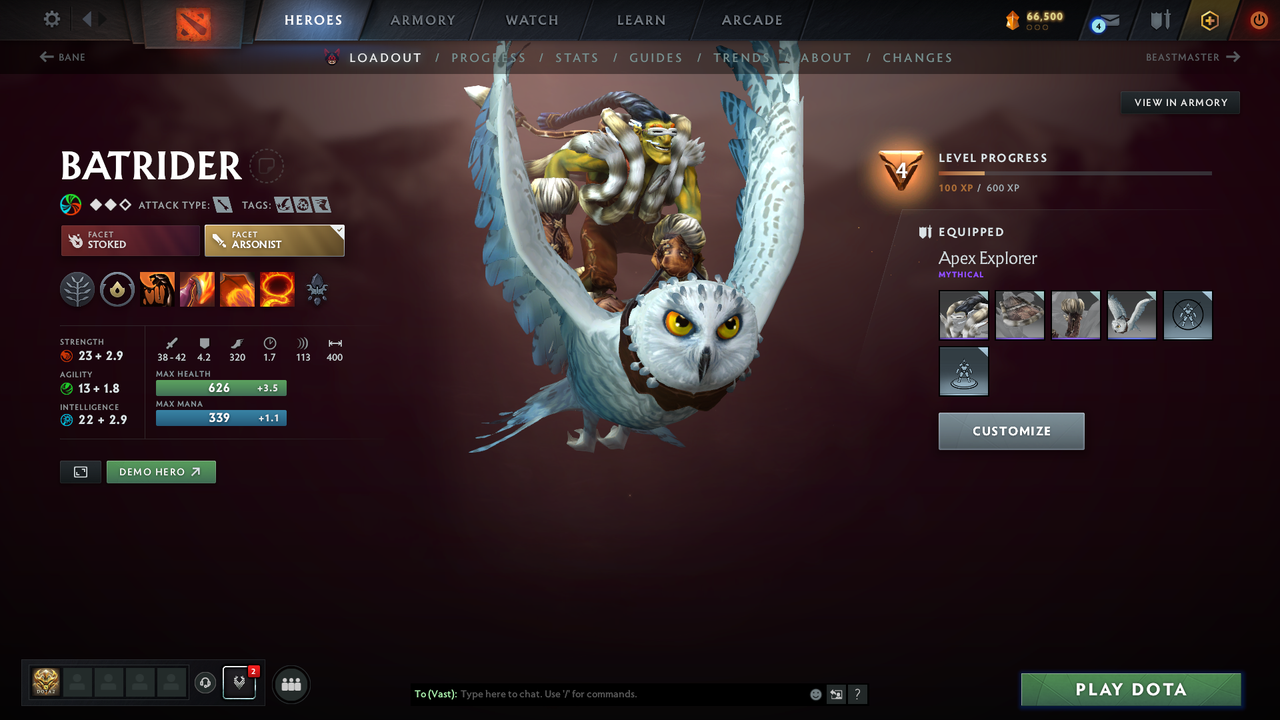Select the Sticky Napalm ability icon
The height and width of the screenshot is (720, 1280).
coord(156,289)
